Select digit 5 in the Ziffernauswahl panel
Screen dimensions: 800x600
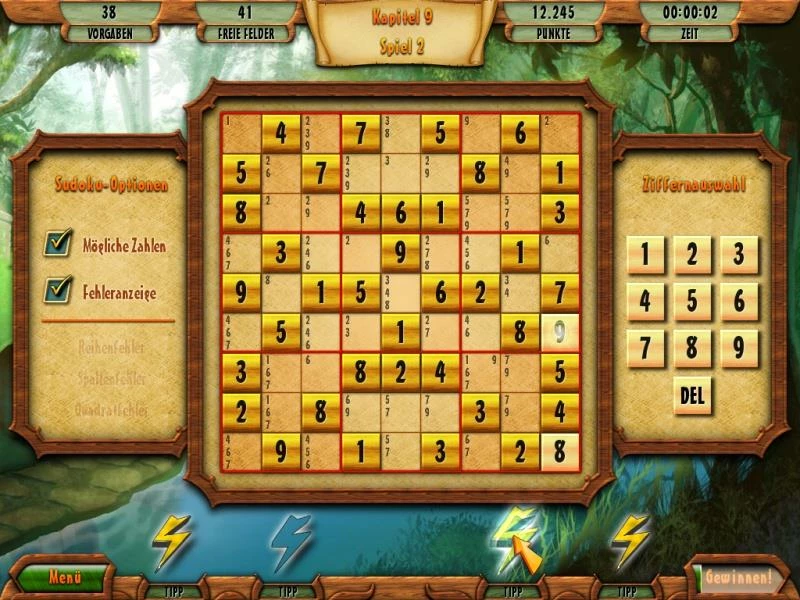pyautogui.click(x=692, y=301)
